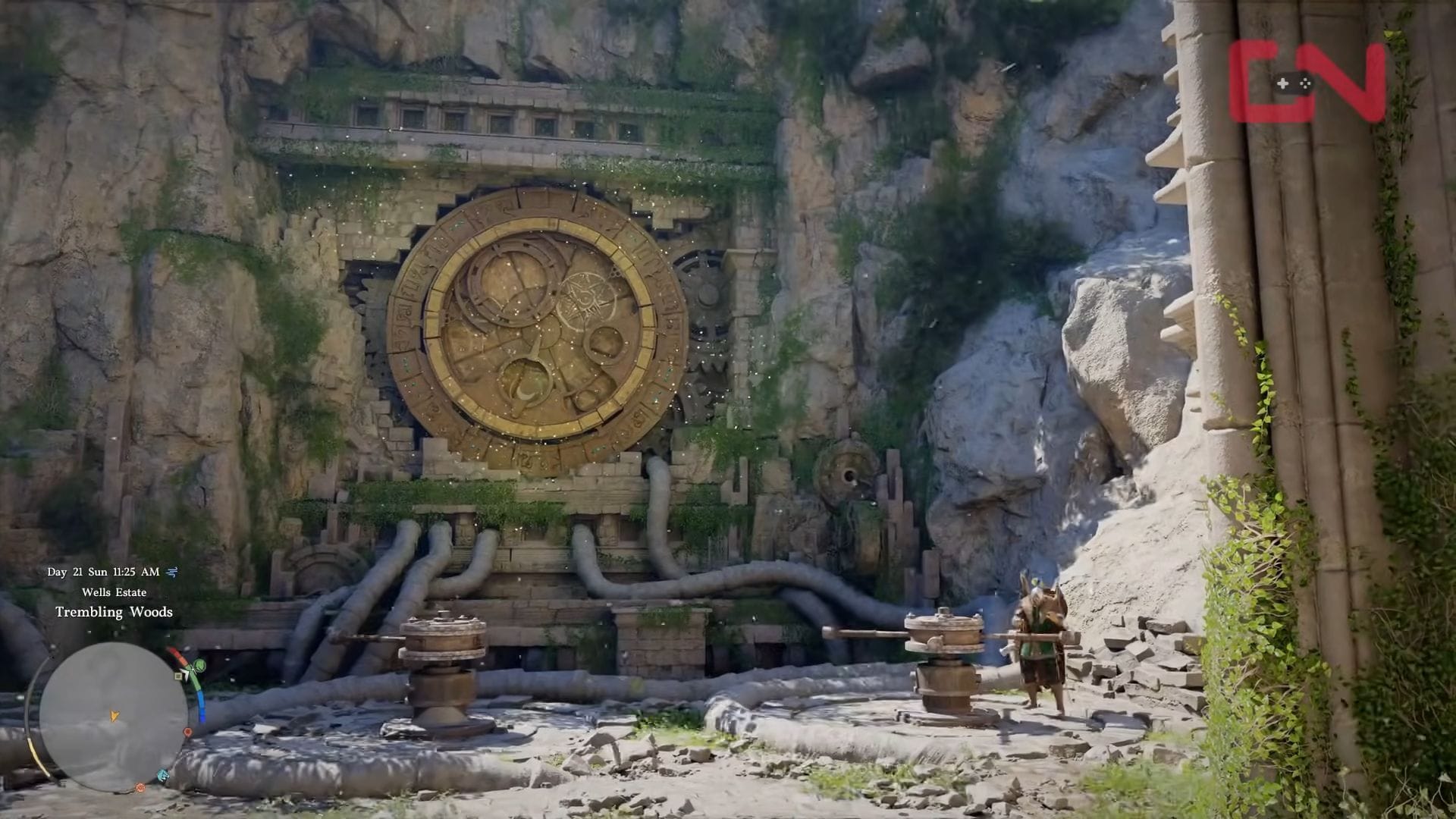Viewport: 1456px width, 819px height.
Task: Select the orange quest marker below the minimap
Action: [x=140, y=787]
